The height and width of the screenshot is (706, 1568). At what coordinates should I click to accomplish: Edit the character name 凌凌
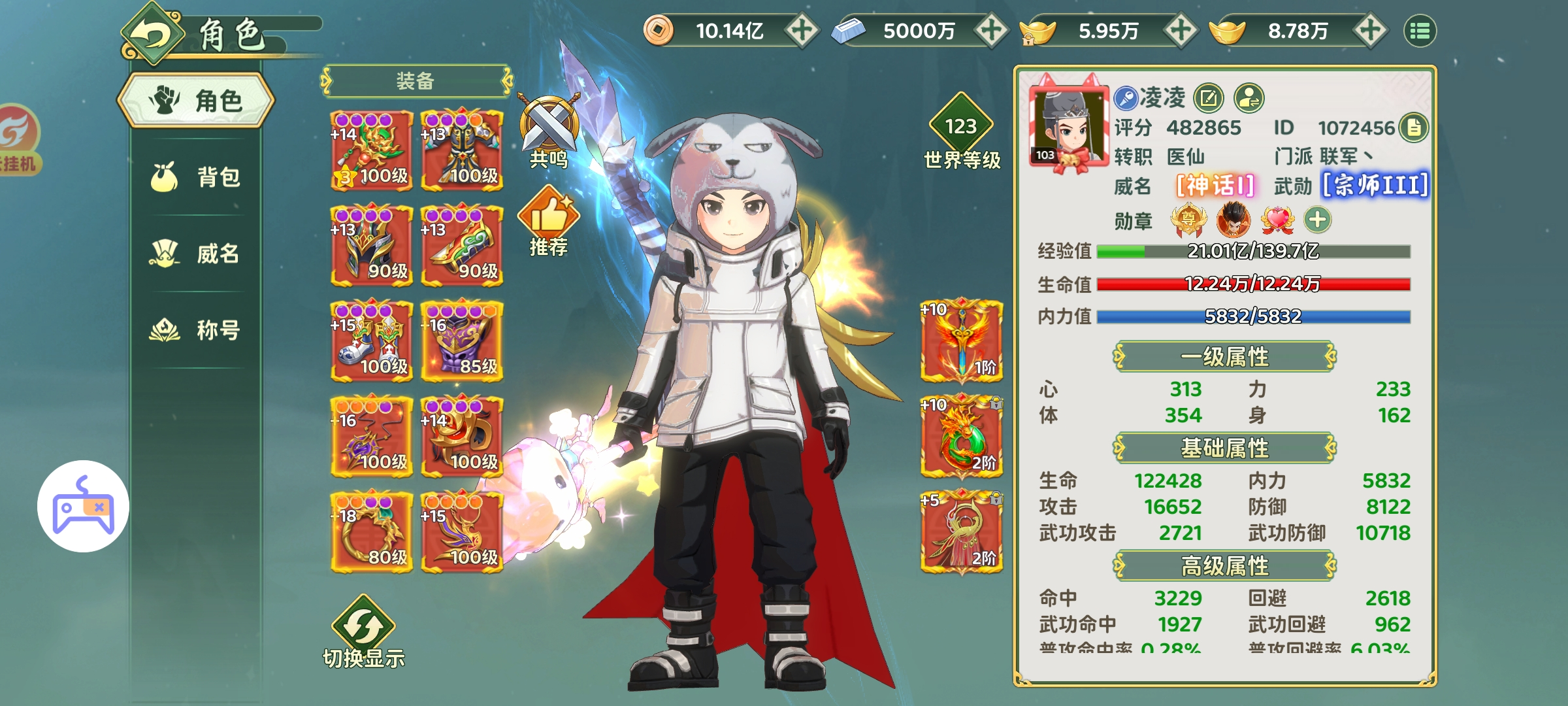(1209, 99)
